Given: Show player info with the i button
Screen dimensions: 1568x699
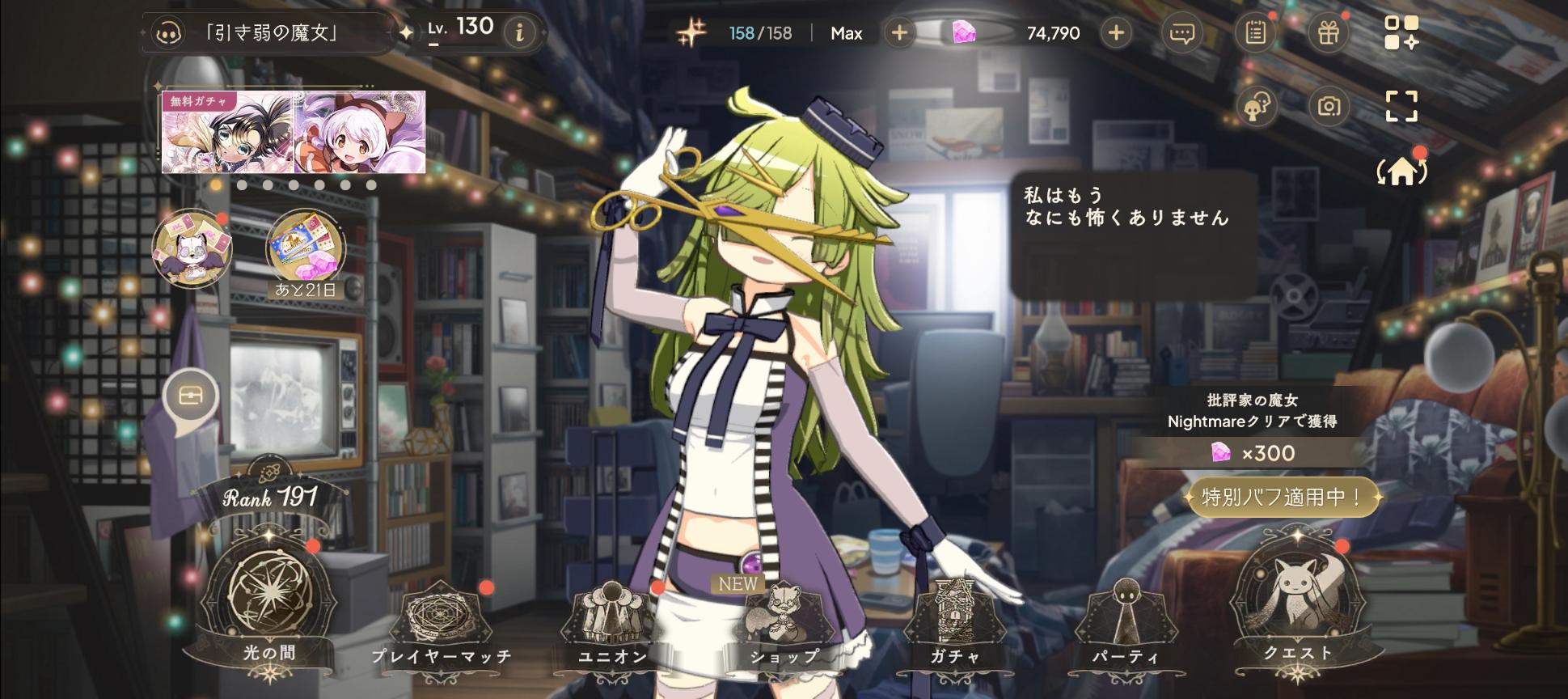Looking at the screenshot, I should [520, 32].
